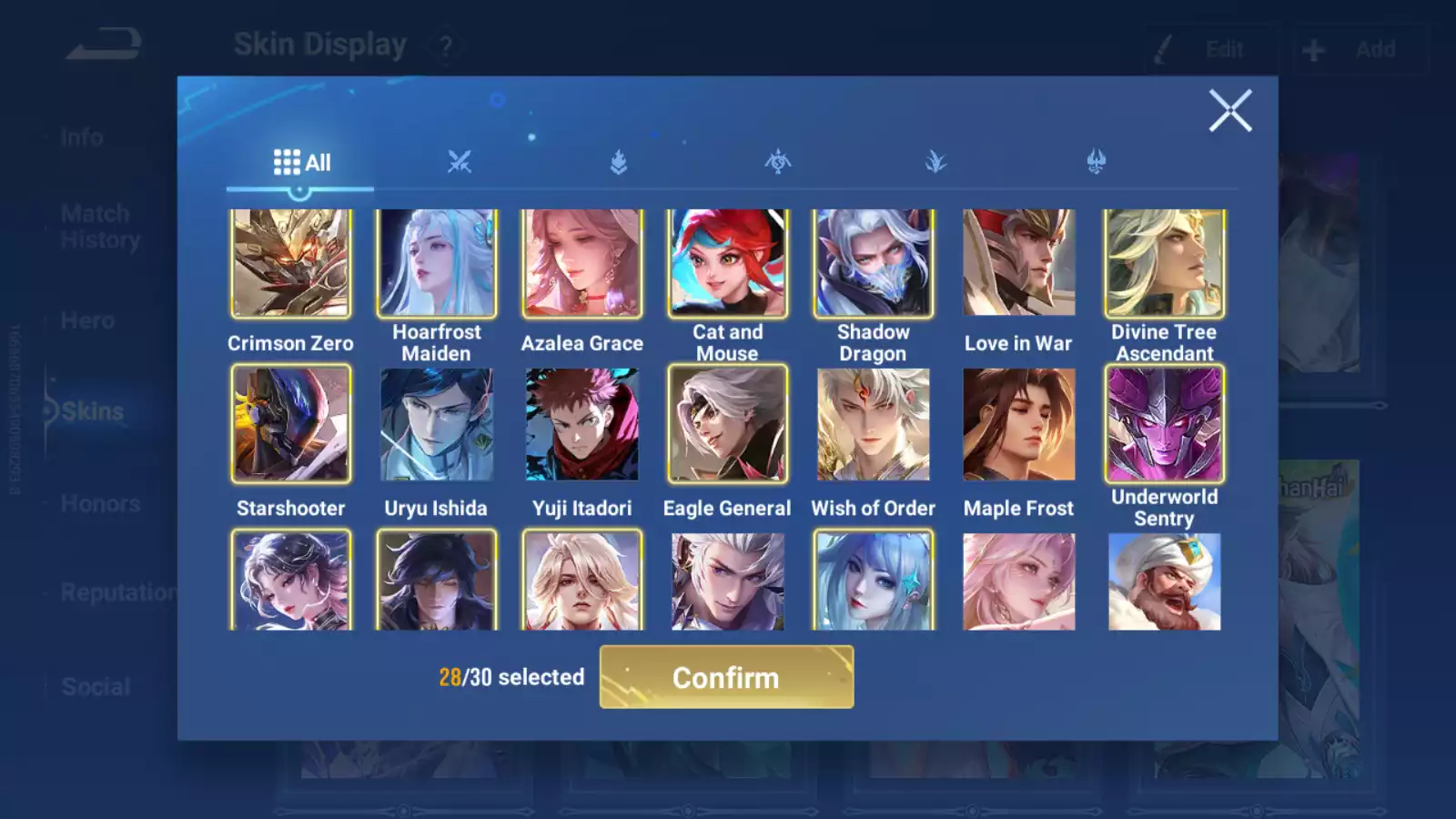The image size is (1456, 819).
Task: Click the Underworld Sentry skin
Action: pyautogui.click(x=1165, y=424)
